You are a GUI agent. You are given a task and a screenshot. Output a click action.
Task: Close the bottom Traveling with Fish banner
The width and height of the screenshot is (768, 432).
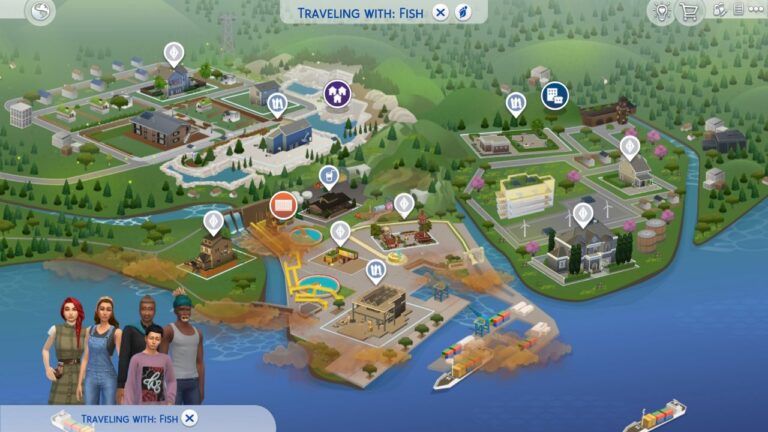tap(190, 418)
